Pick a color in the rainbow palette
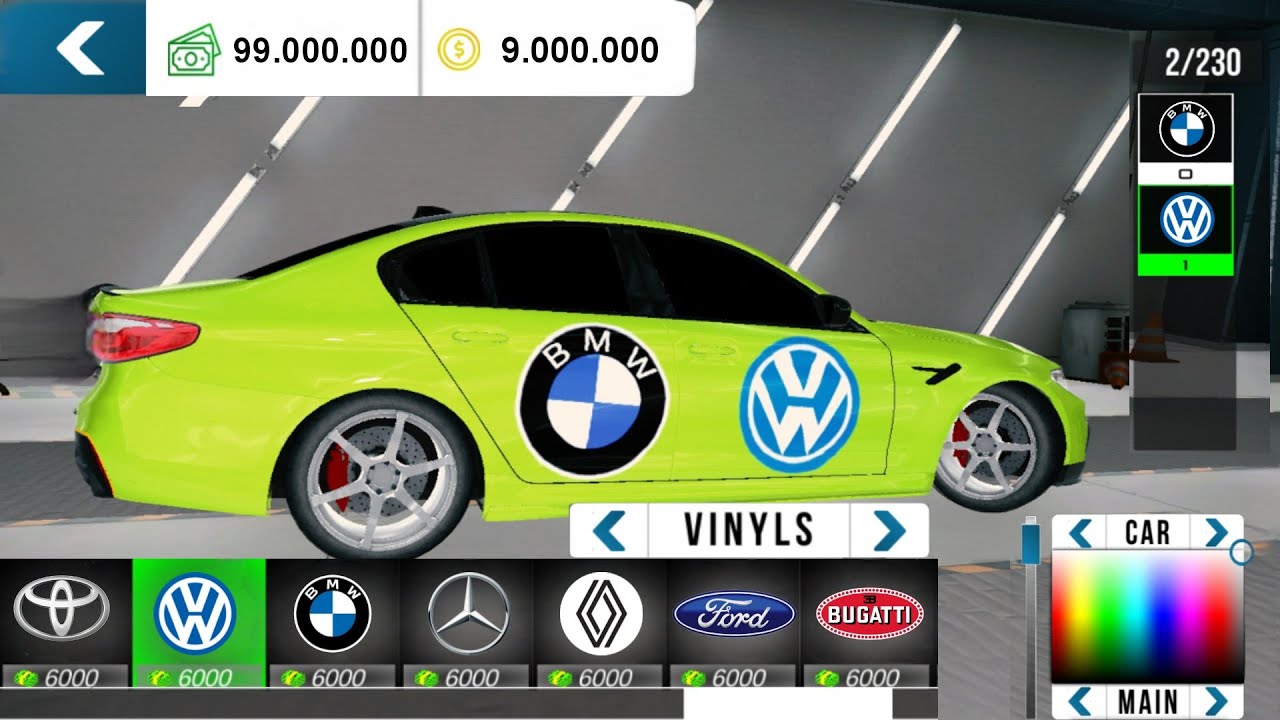 1146,615
